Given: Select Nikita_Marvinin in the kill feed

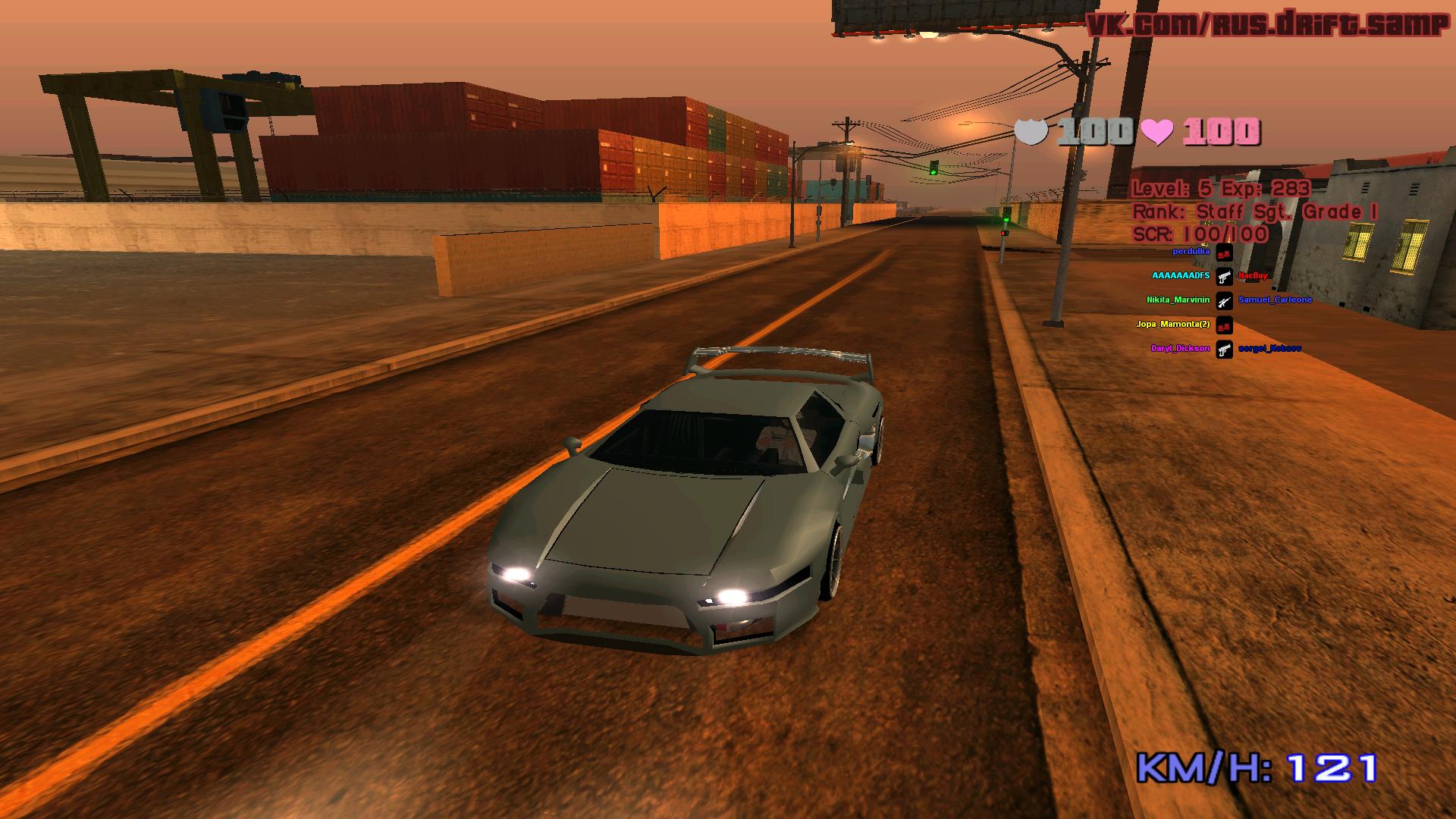Looking at the screenshot, I should [x=1178, y=300].
